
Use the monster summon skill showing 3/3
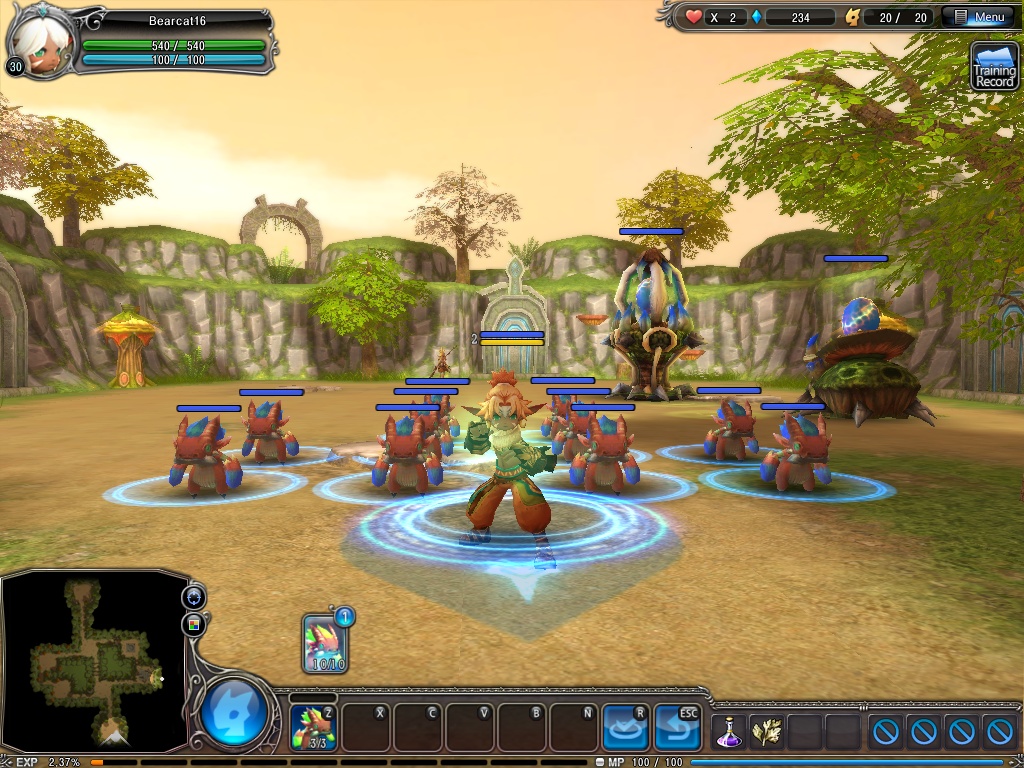(x=313, y=726)
